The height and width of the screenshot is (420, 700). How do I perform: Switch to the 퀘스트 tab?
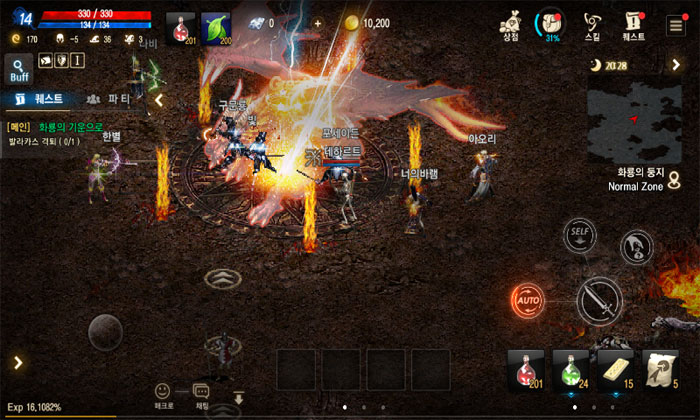tap(38, 99)
